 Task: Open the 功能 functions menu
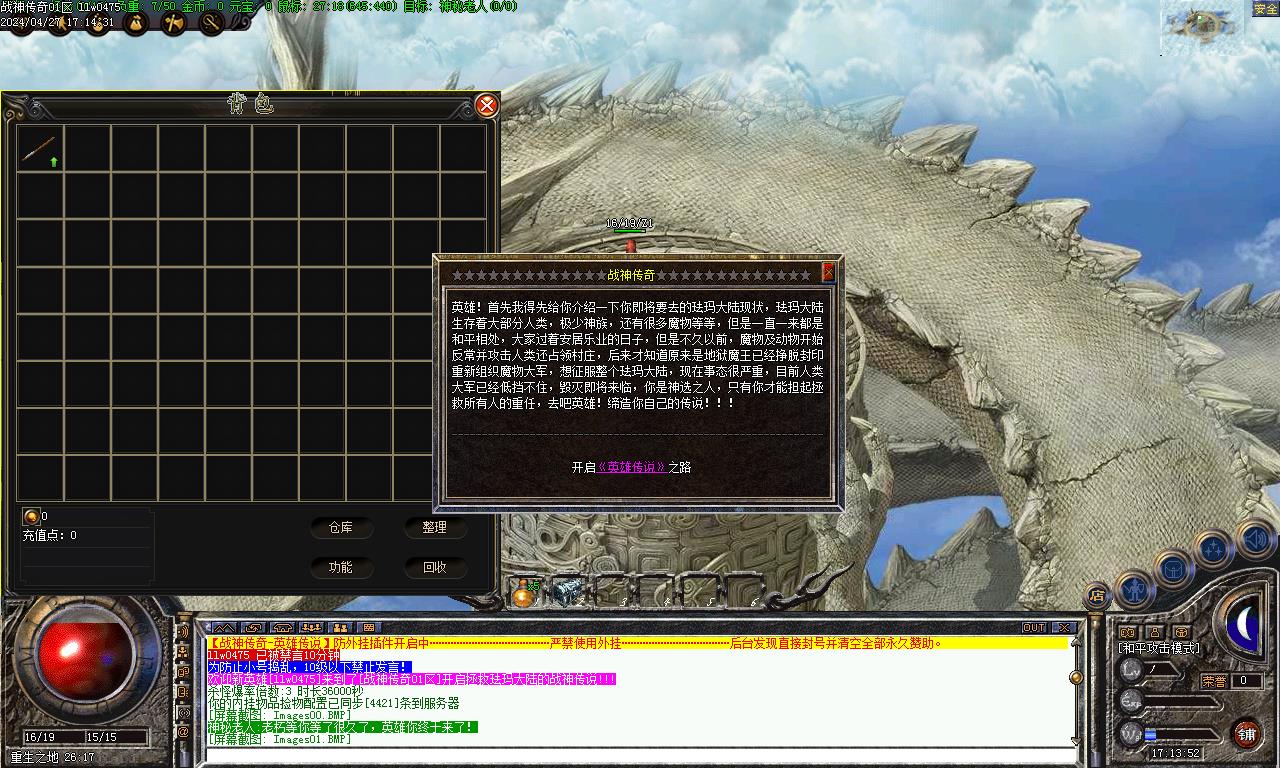pos(340,567)
